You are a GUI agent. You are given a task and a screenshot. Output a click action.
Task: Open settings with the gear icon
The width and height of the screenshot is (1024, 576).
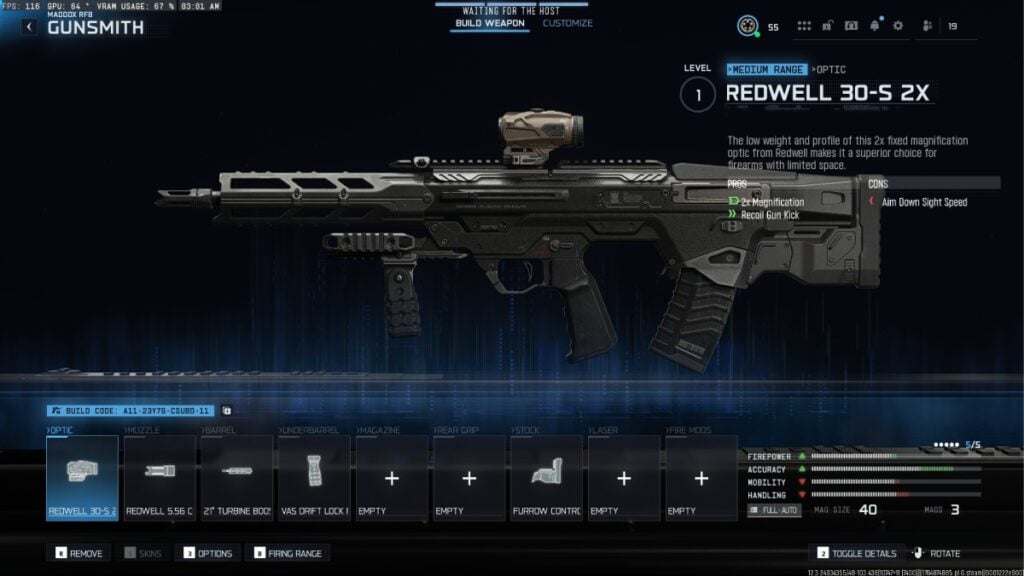(x=897, y=26)
